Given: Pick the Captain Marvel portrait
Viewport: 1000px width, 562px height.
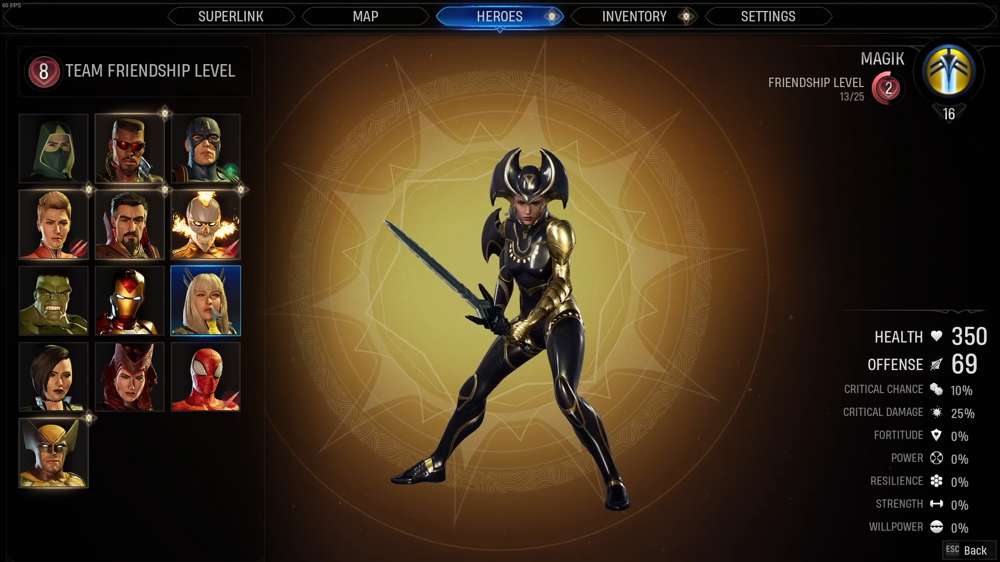Looking at the screenshot, I should click(54, 224).
